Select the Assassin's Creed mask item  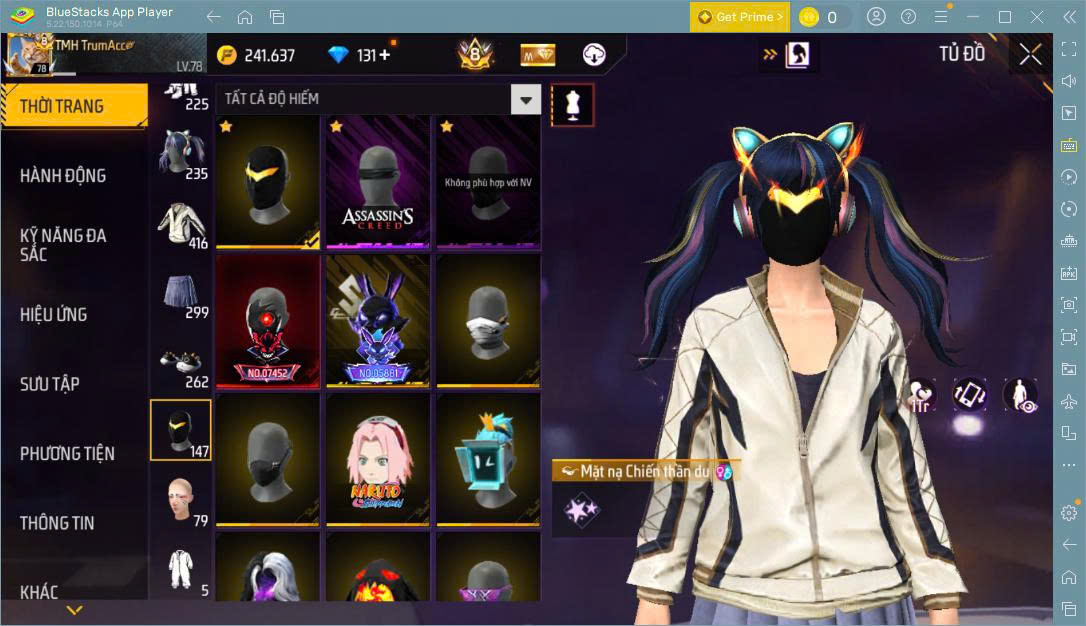tap(378, 182)
